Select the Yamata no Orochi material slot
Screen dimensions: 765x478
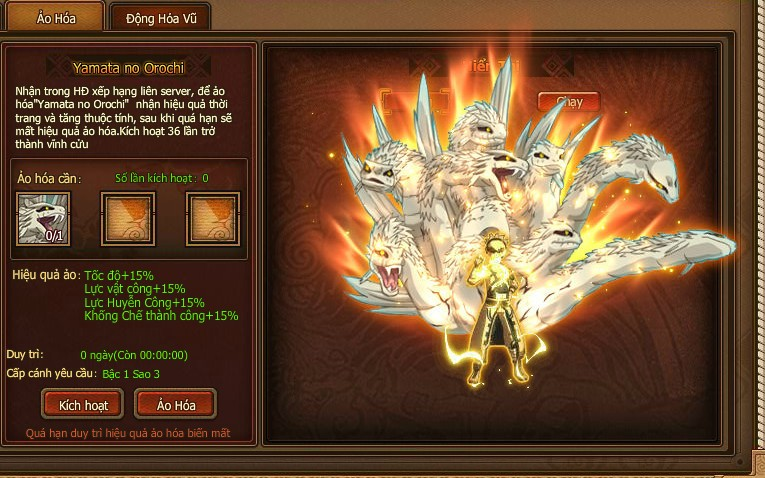point(43,217)
